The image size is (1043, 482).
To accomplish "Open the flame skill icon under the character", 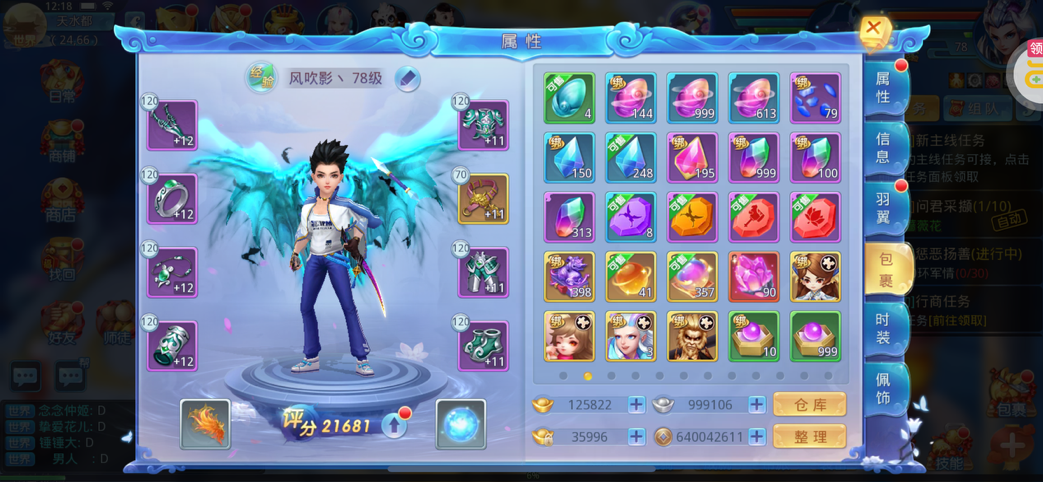I will click(x=205, y=424).
